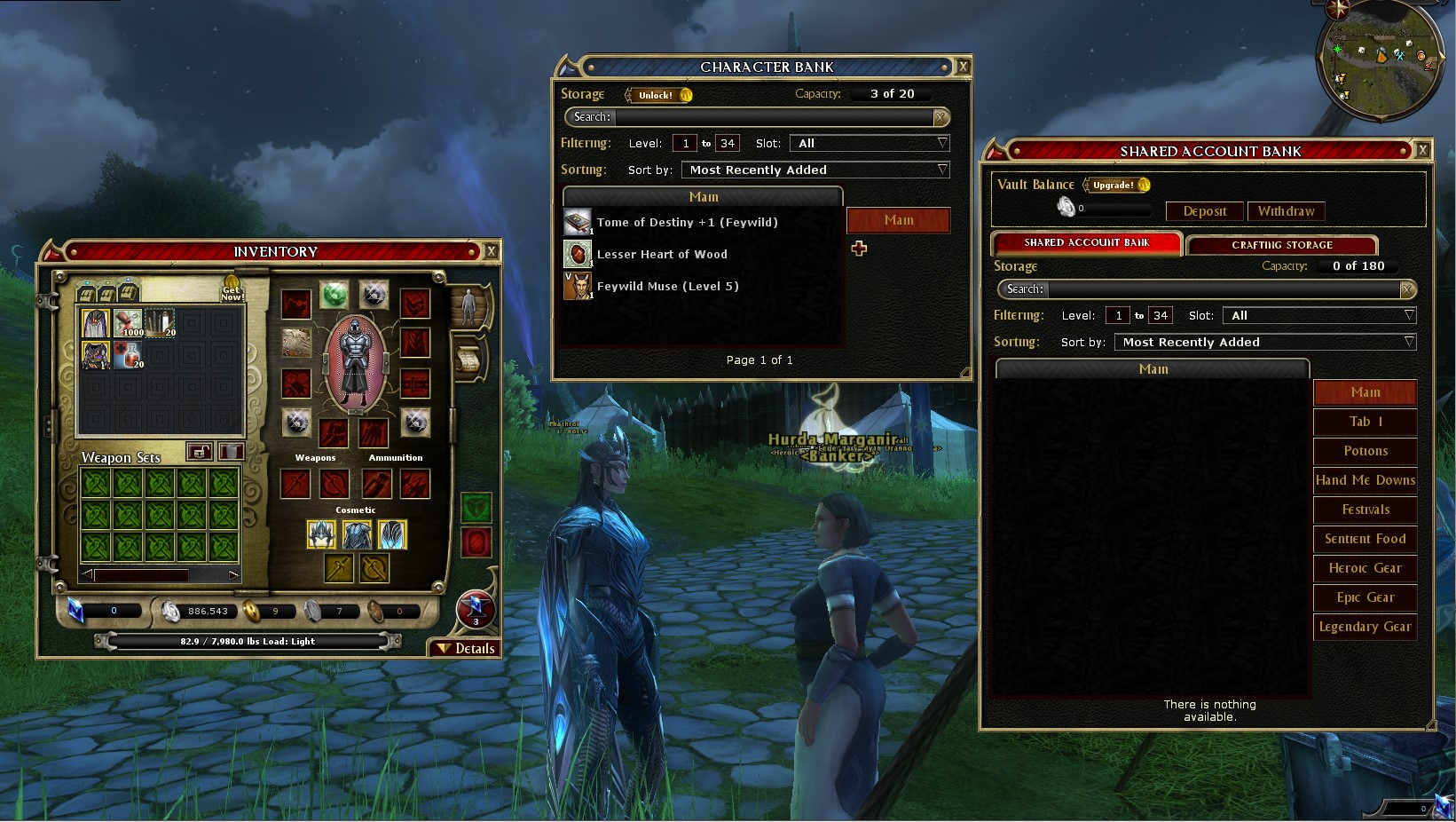The image size is (1456, 822).
Task: Open the Potions bank tab
Action: [x=1365, y=451]
